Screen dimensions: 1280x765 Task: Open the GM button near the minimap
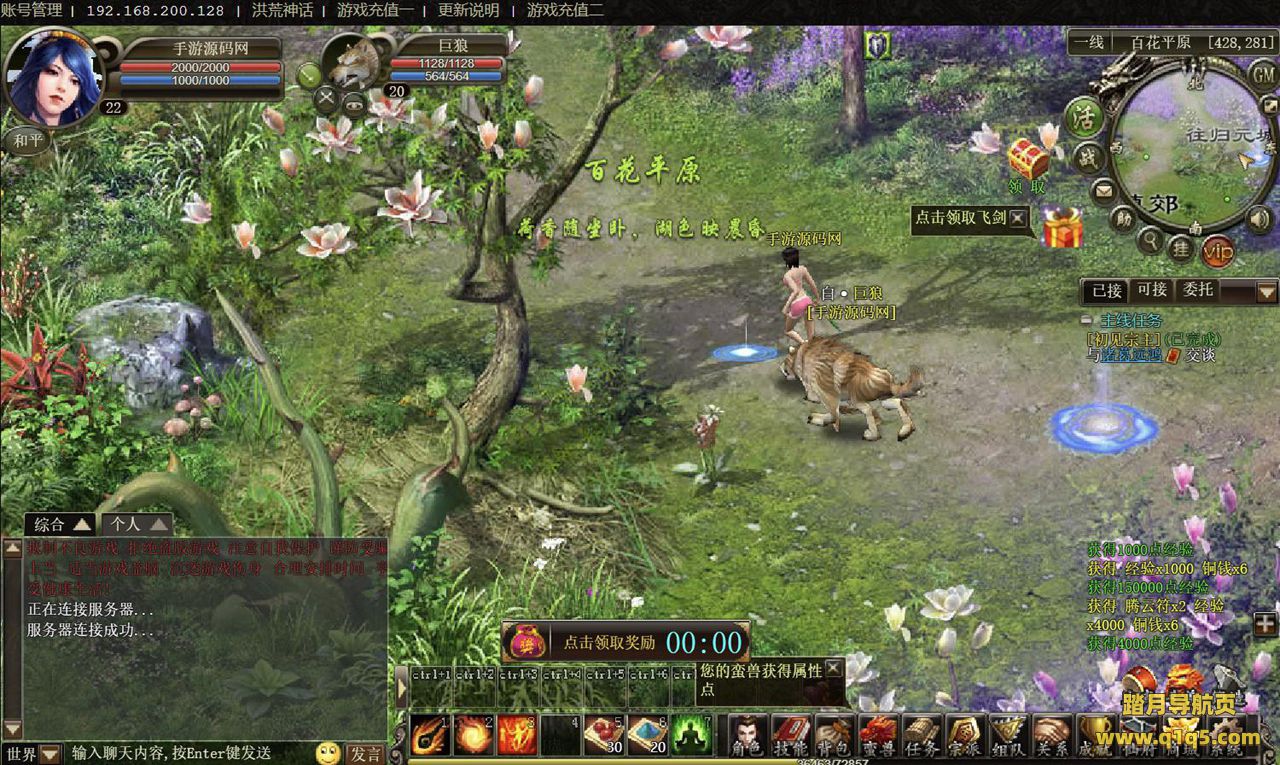tap(1263, 73)
